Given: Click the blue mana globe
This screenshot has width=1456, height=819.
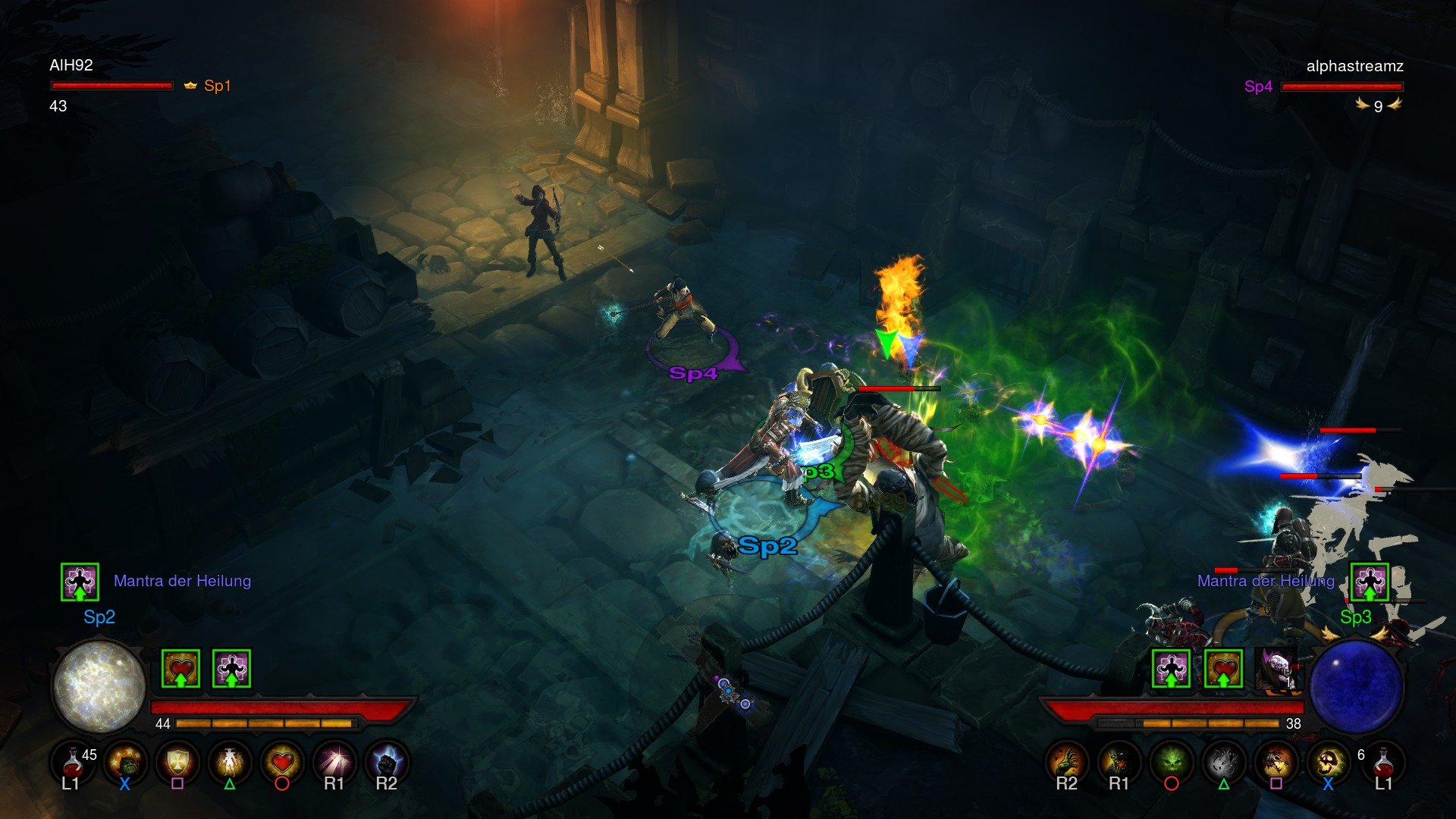Looking at the screenshot, I should click(x=1356, y=689).
